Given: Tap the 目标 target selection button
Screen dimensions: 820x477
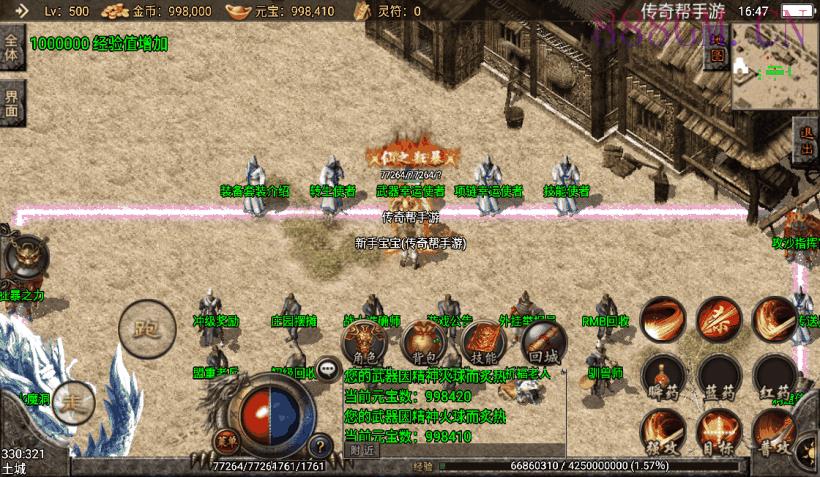Looking at the screenshot, I should coord(718,432).
